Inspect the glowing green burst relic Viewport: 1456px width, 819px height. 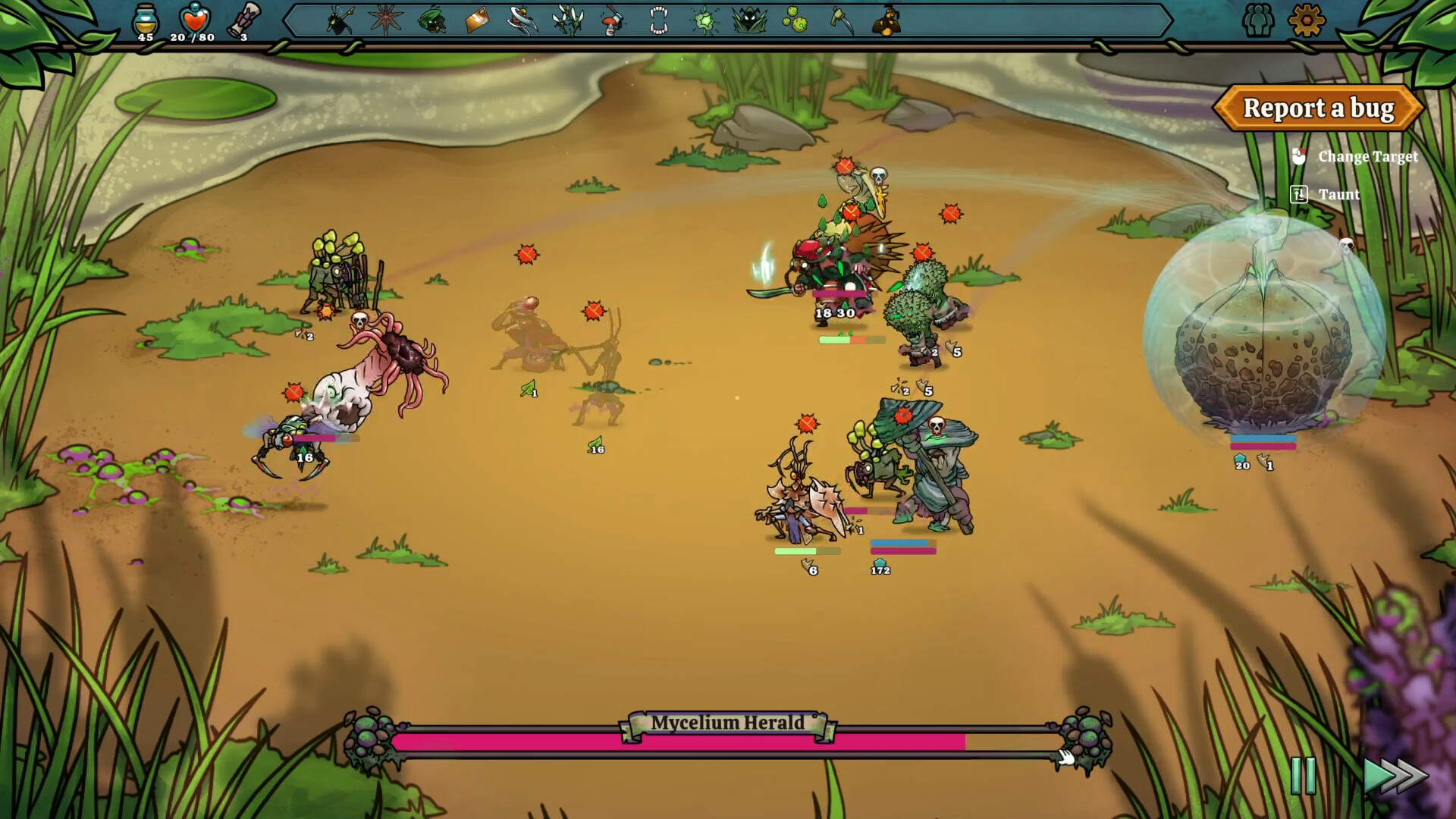click(704, 20)
